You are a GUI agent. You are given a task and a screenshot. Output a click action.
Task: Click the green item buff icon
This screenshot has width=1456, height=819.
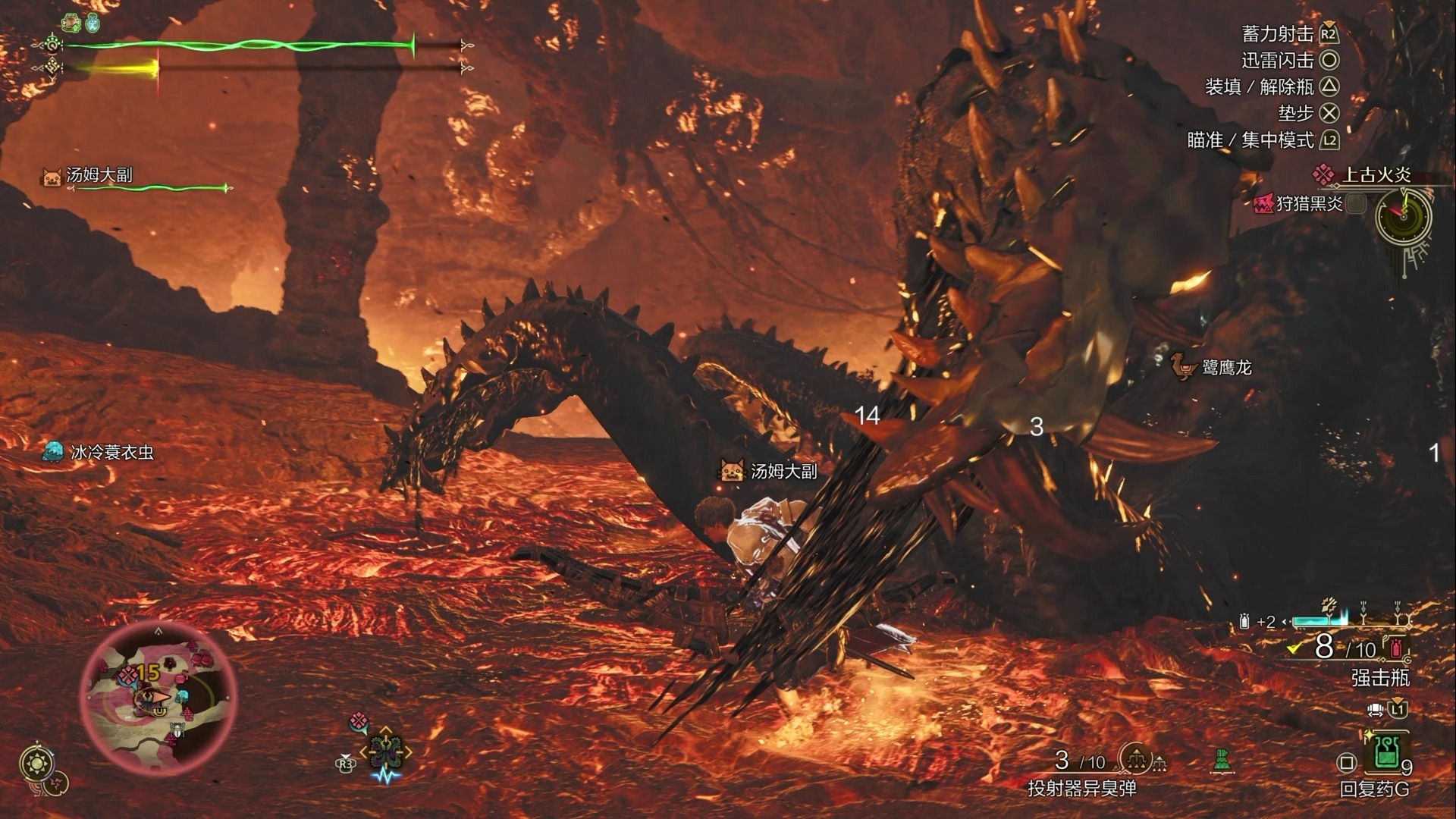click(x=72, y=23)
